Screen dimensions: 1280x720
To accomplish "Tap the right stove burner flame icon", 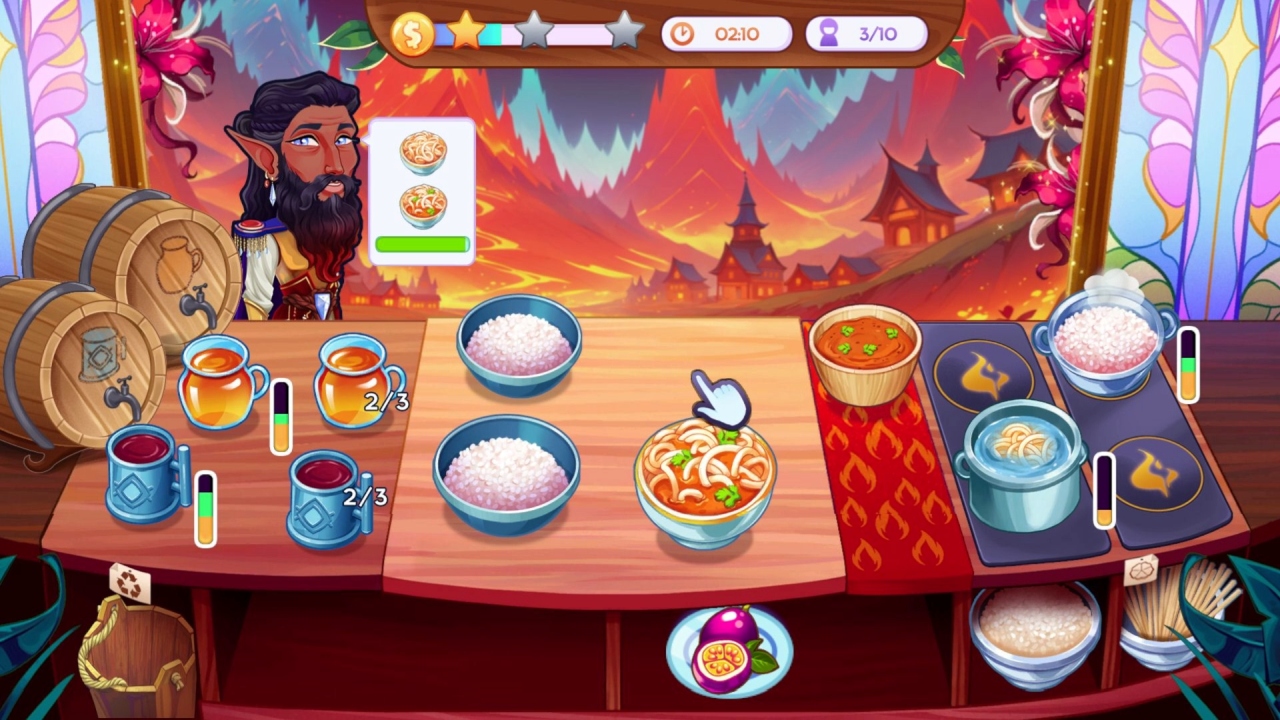I will point(1156,475).
